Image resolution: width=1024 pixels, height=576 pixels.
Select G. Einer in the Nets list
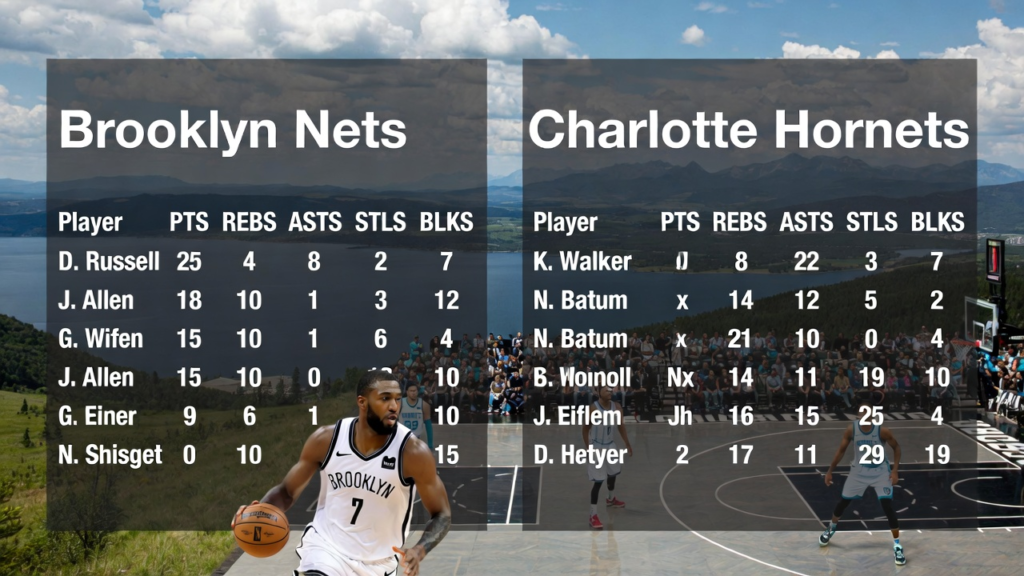tap(98, 416)
